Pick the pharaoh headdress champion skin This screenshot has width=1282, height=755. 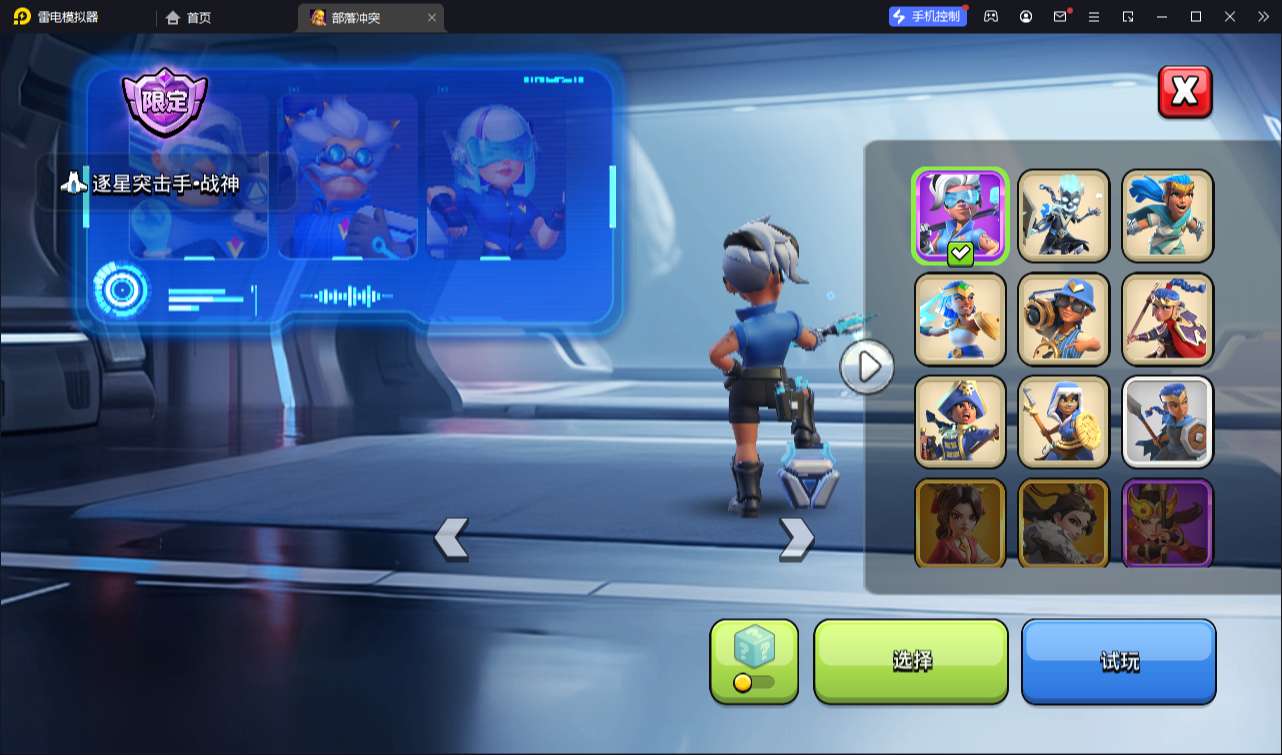[960, 318]
